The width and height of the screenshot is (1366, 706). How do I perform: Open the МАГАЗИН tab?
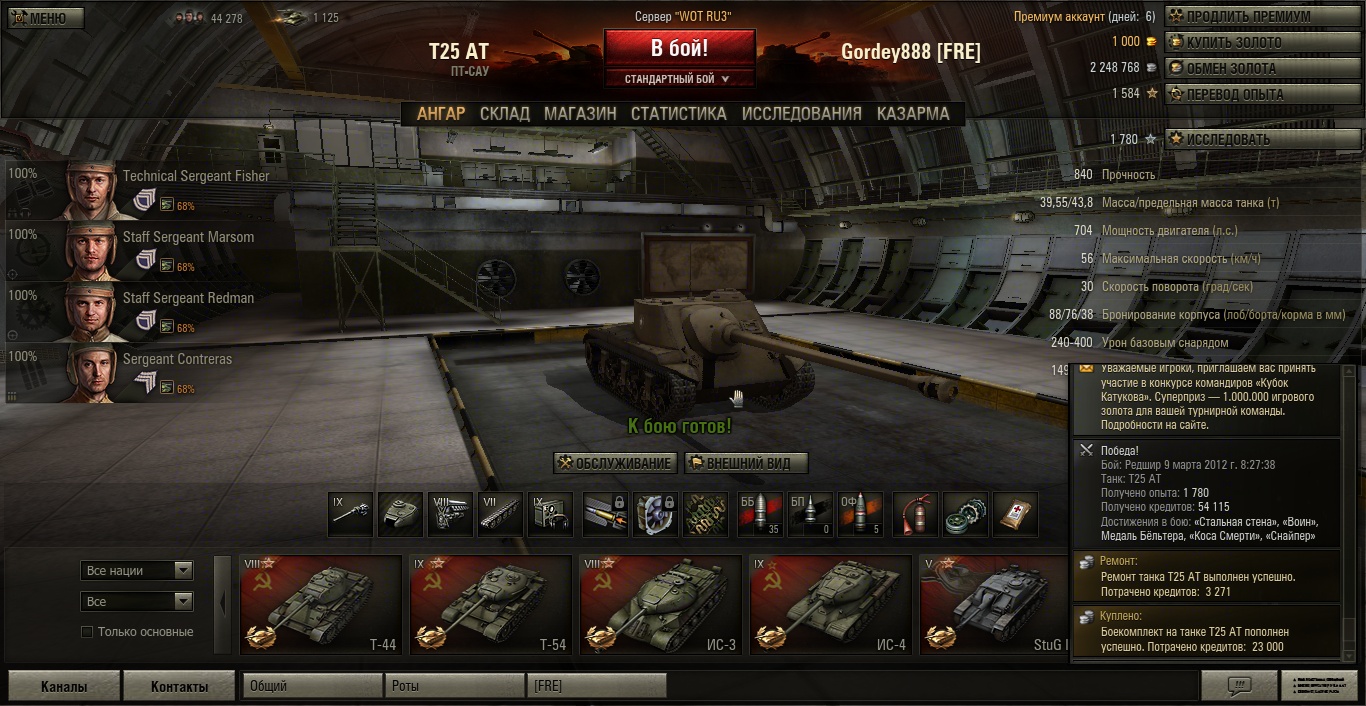click(580, 114)
